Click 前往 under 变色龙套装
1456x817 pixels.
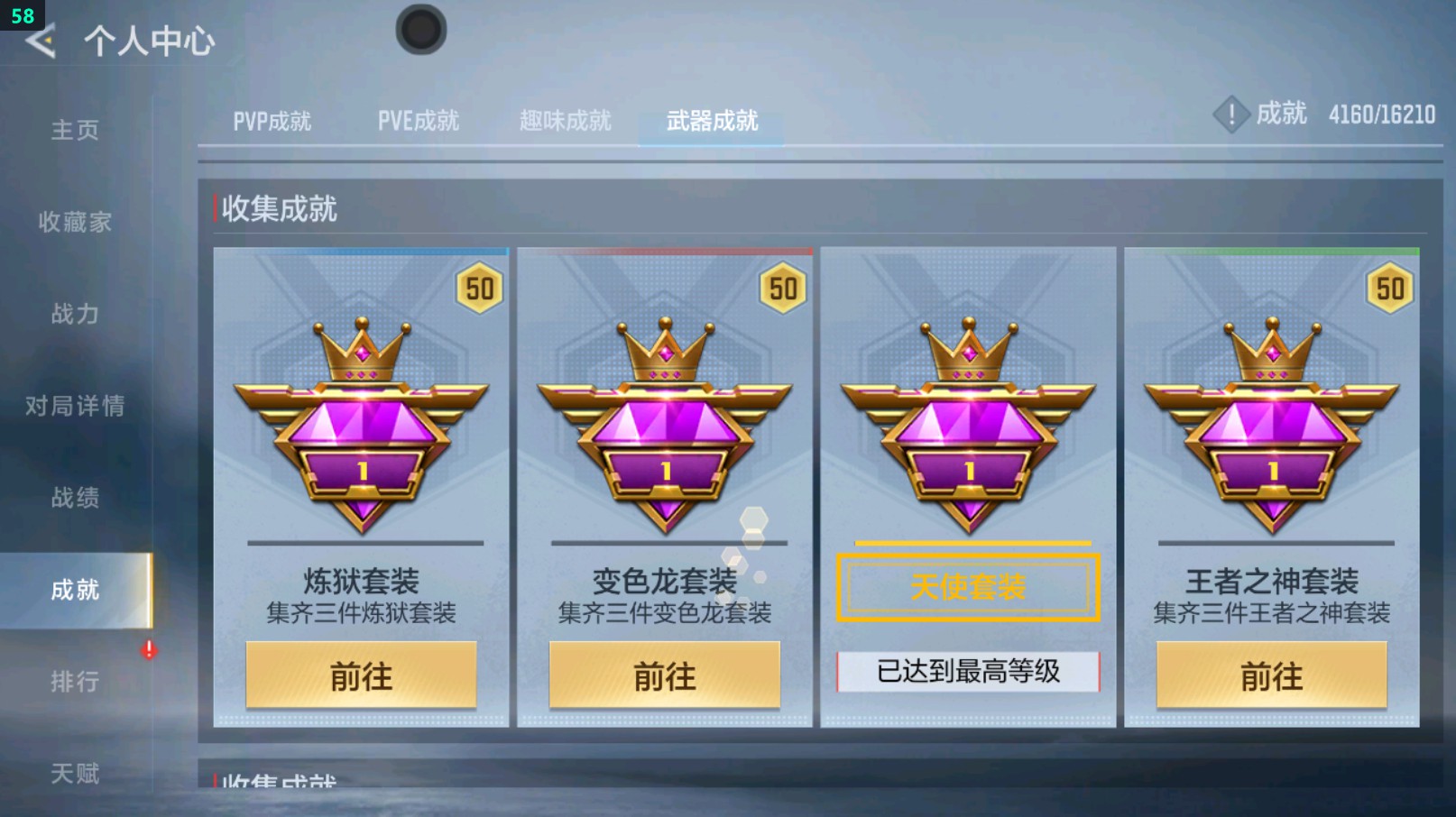pyautogui.click(x=665, y=675)
